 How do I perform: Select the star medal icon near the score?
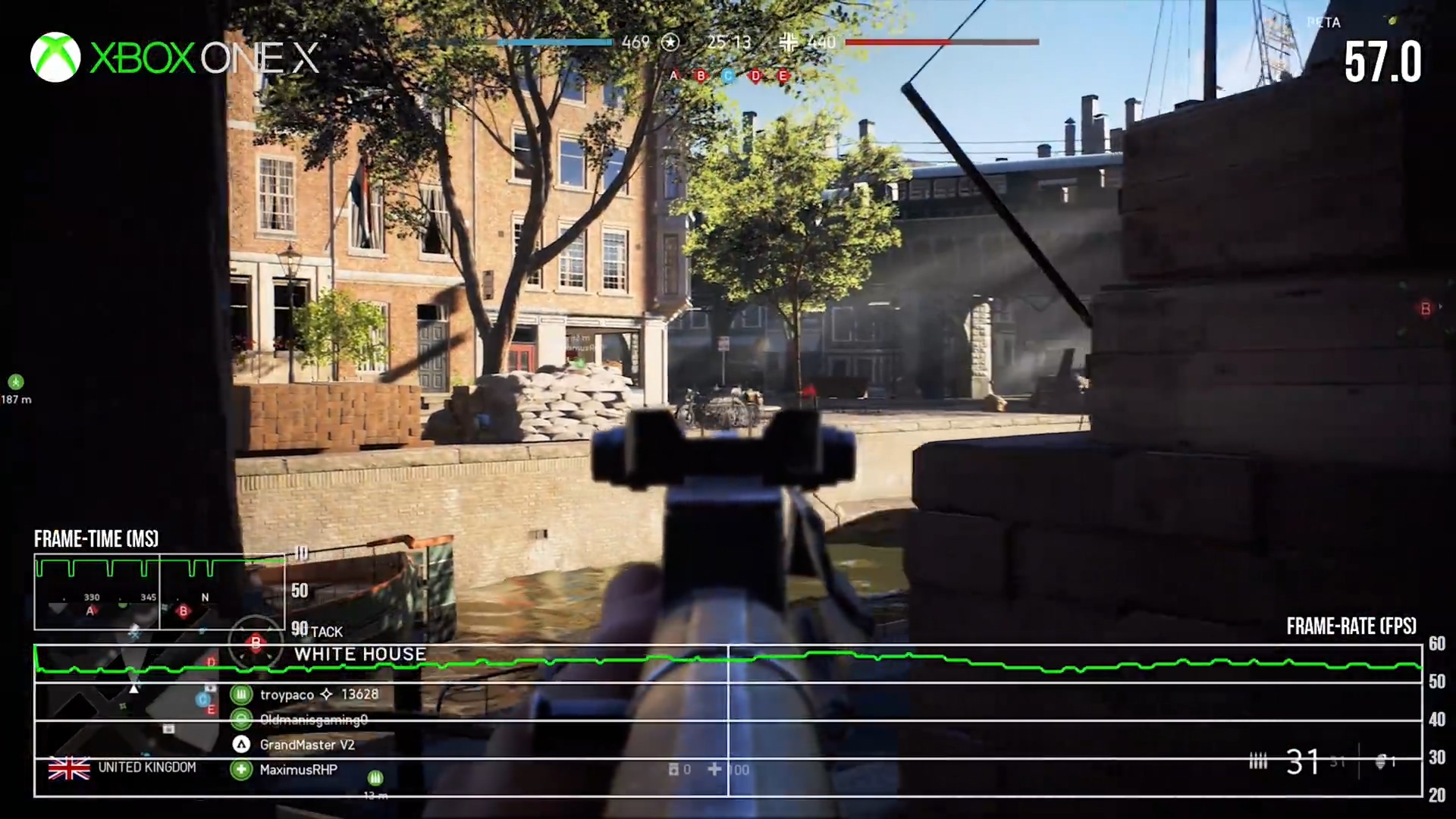pyautogui.click(x=670, y=42)
